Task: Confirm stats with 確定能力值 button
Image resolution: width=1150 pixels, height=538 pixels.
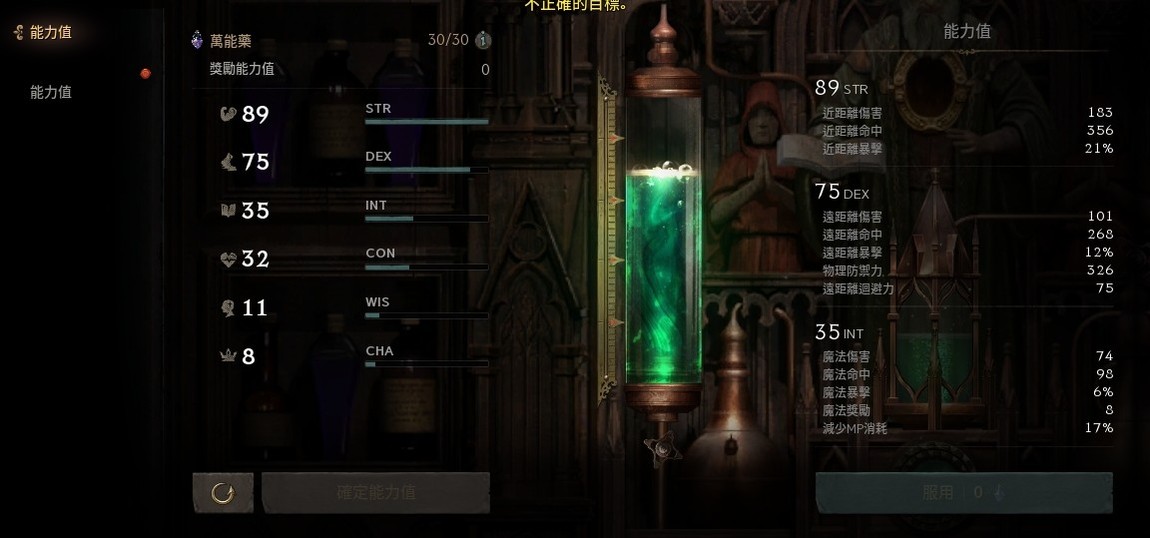Action: pyautogui.click(x=376, y=492)
